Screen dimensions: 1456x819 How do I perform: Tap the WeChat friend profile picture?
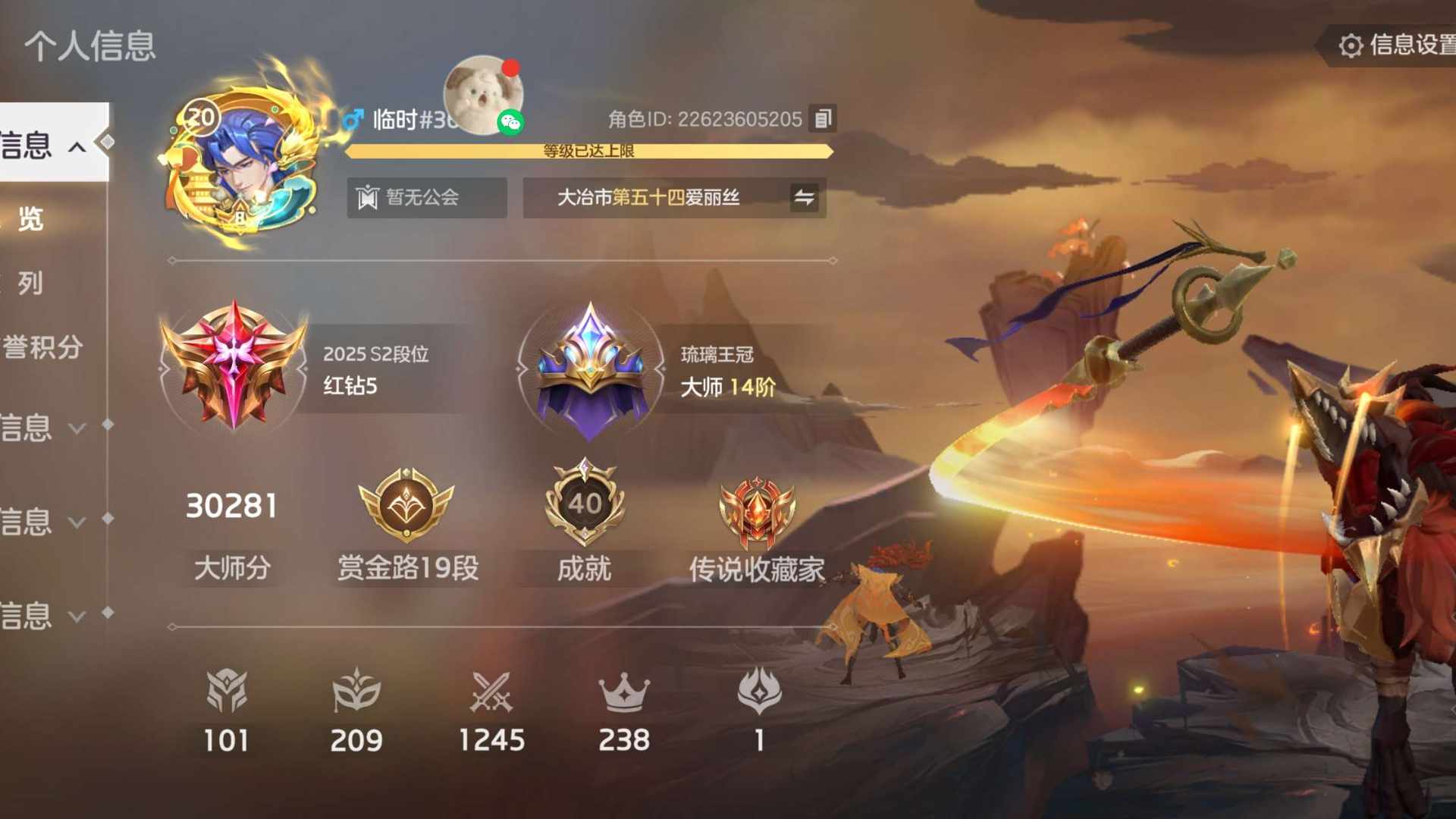(x=483, y=94)
